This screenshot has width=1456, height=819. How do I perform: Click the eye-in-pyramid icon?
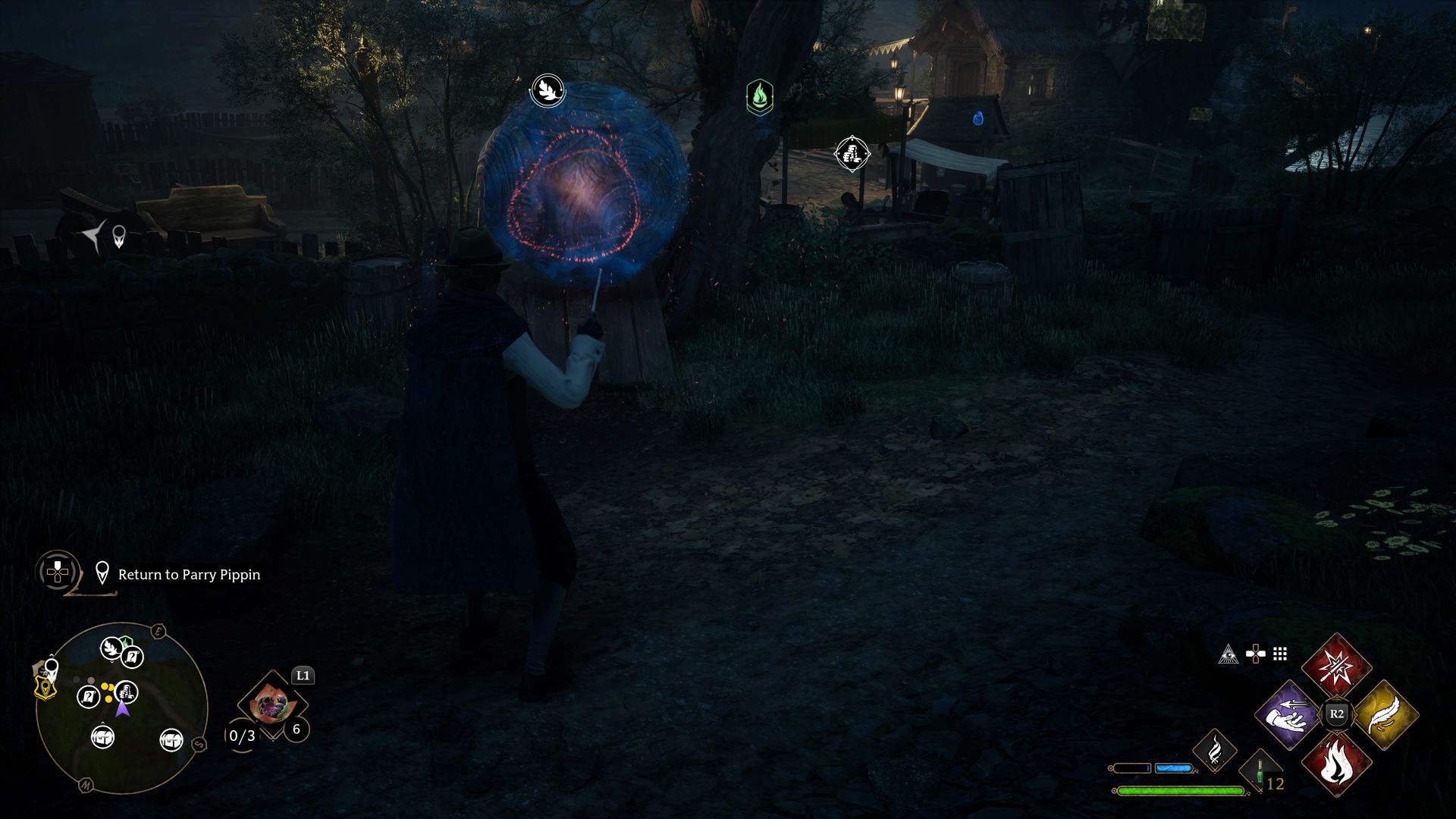click(1228, 654)
